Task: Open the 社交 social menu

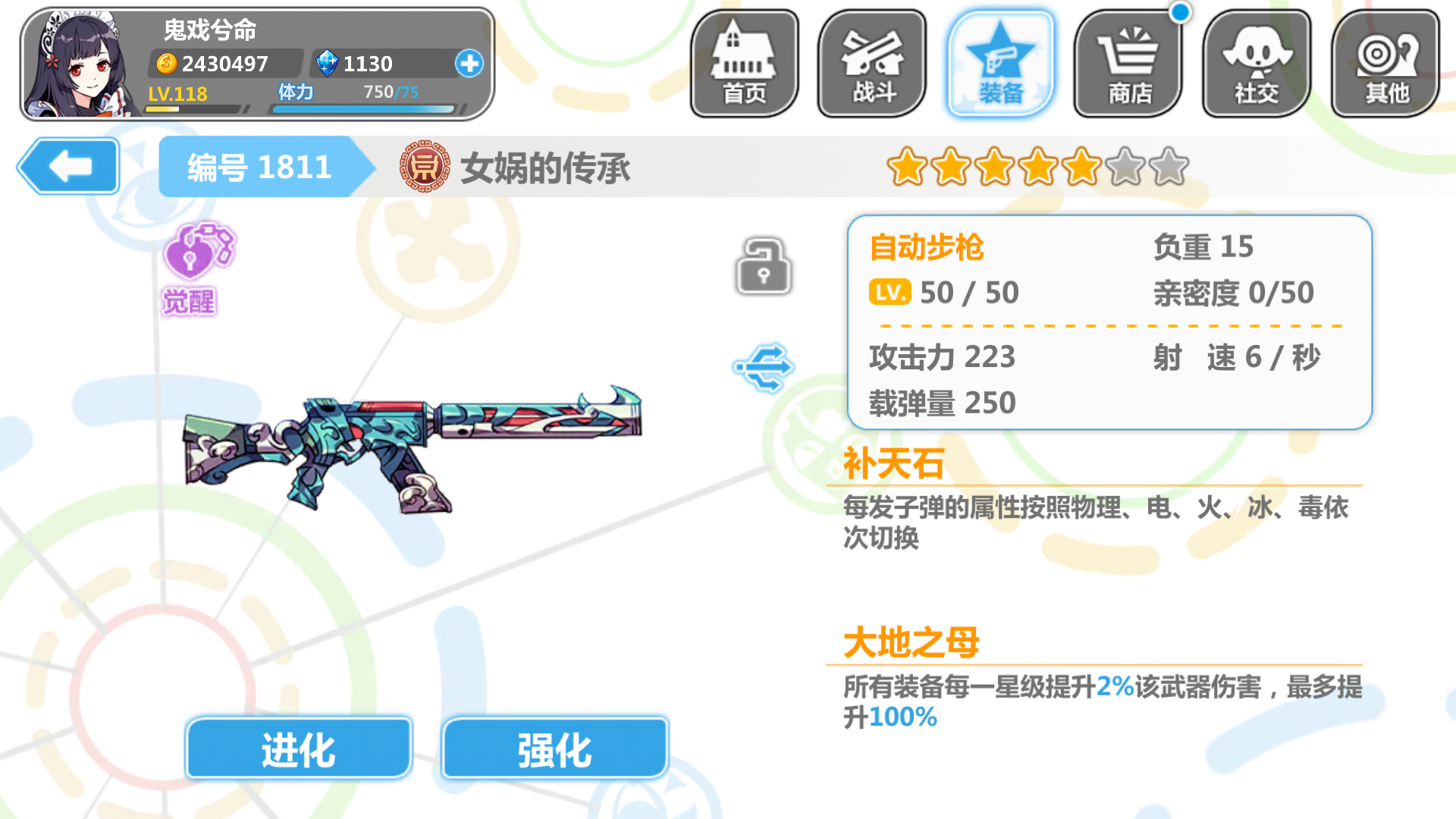Action: [x=1256, y=61]
